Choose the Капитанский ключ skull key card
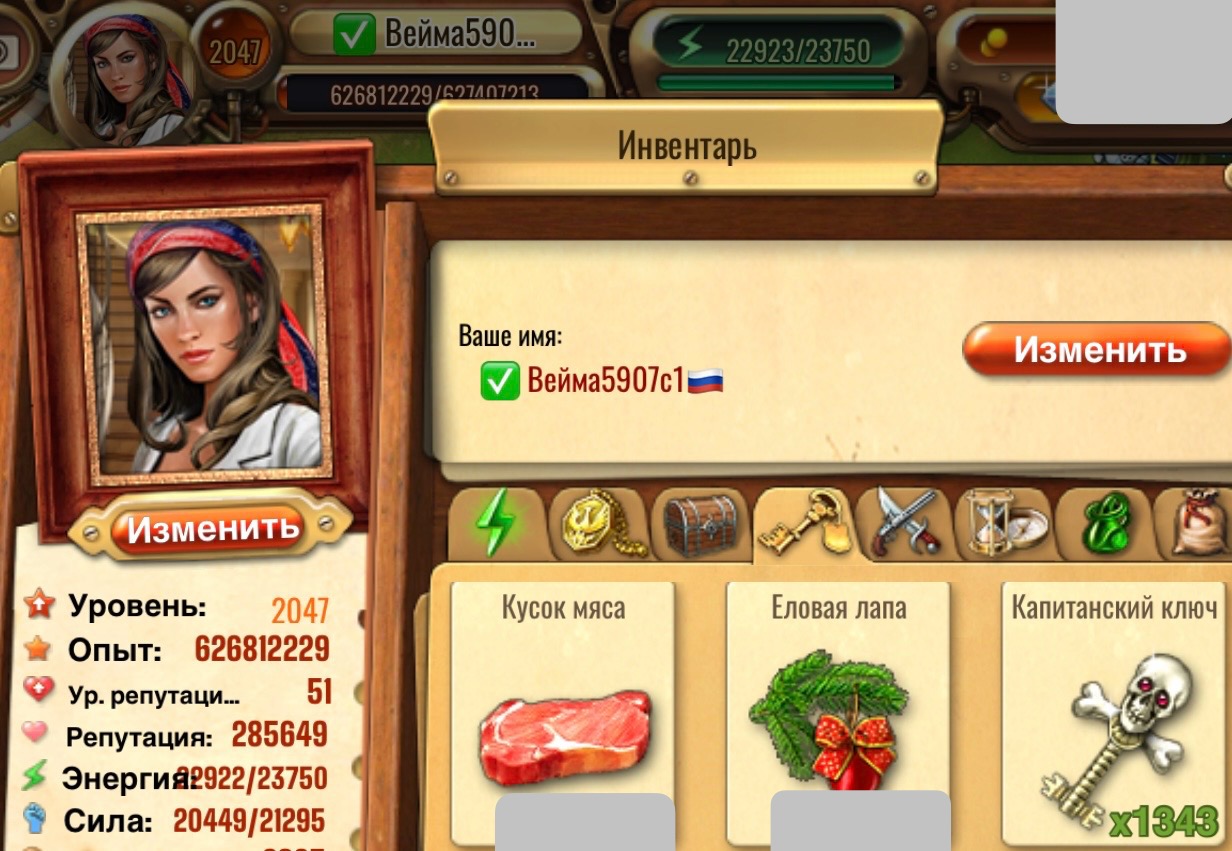1232x851 pixels. [x=1114, y=712]
